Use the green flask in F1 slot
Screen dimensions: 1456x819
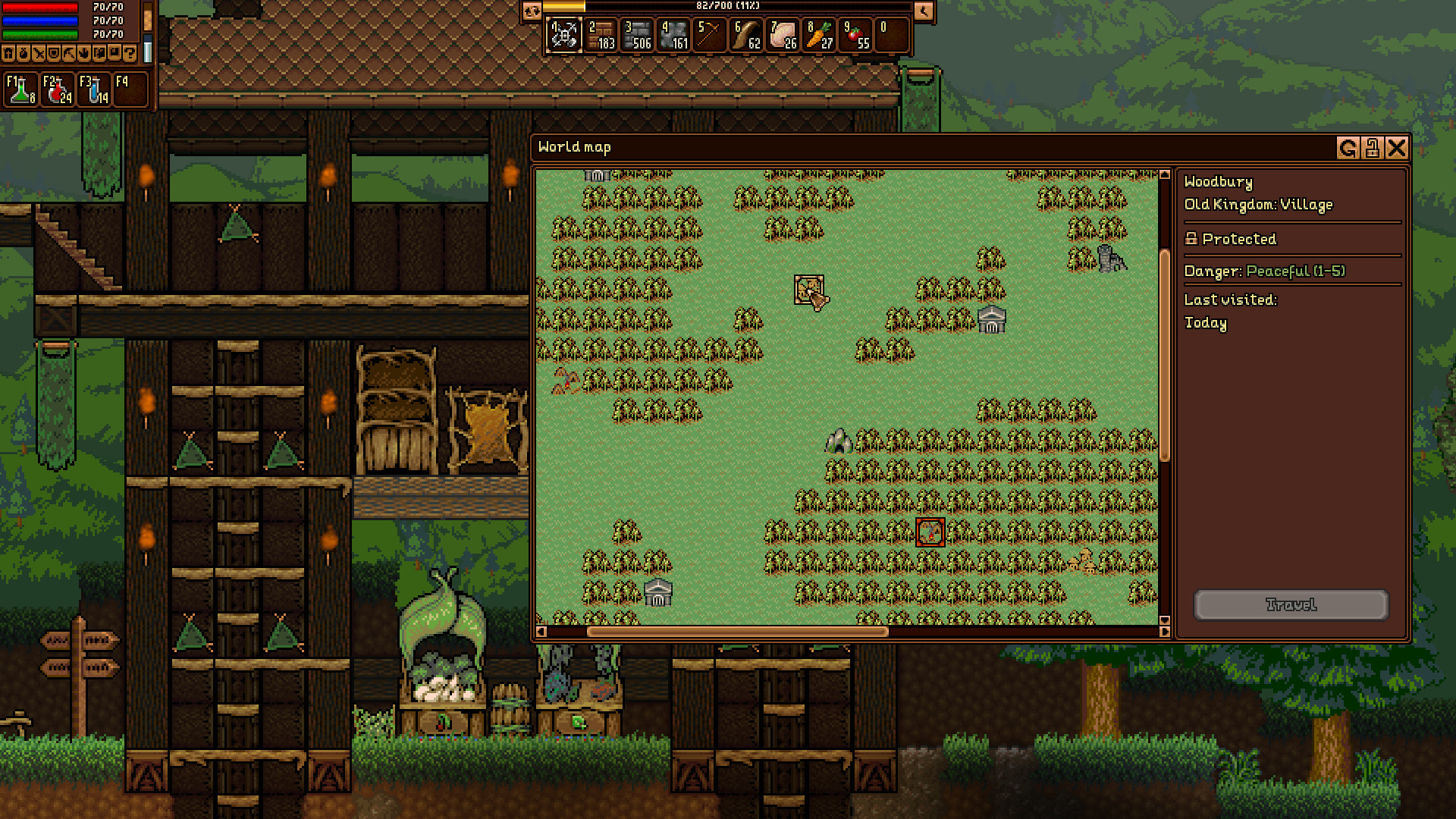(x=21, y=89)
